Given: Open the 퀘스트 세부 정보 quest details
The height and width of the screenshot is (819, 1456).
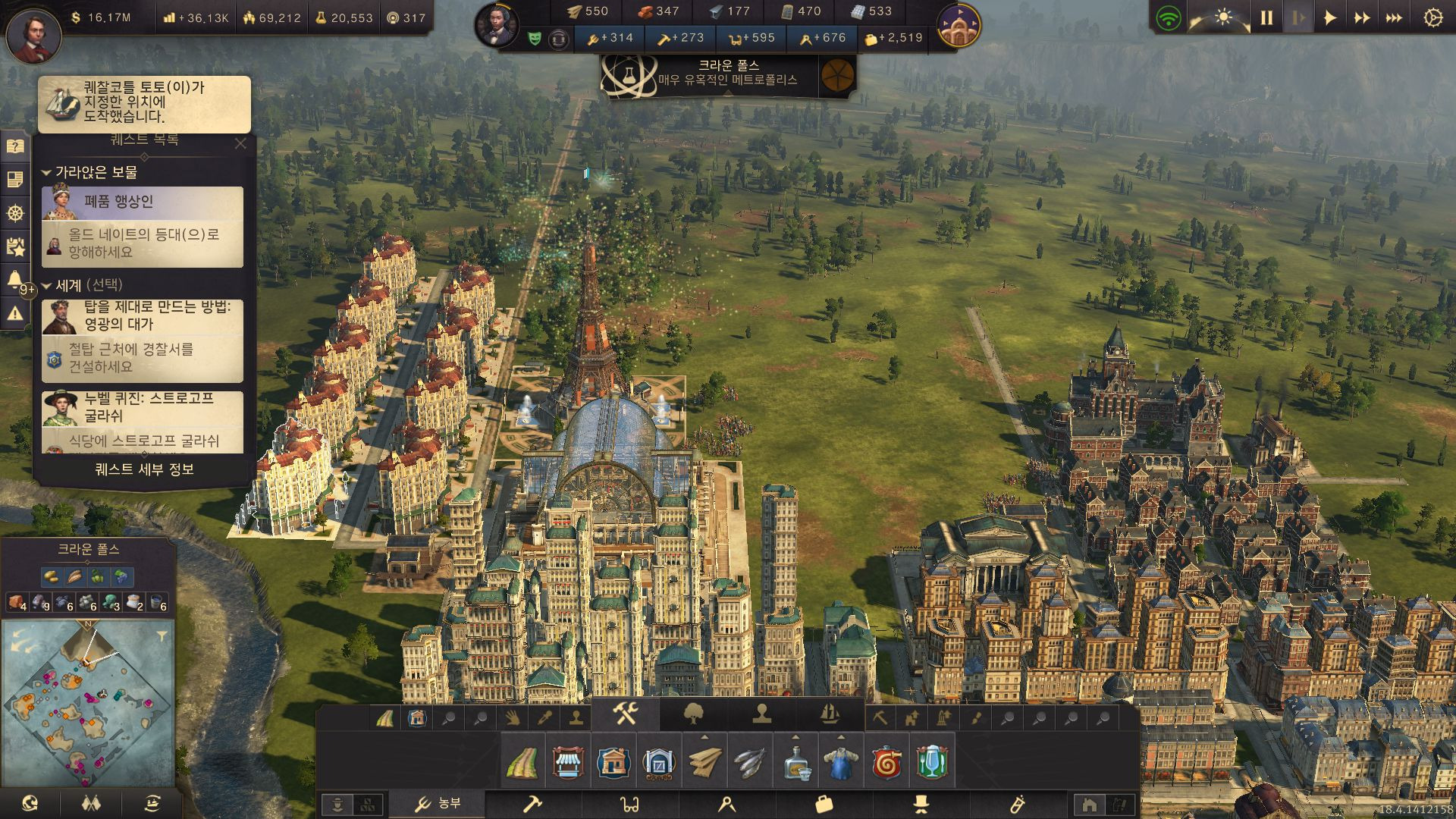Looking at the screenshot, I should [x=144, y=469].
